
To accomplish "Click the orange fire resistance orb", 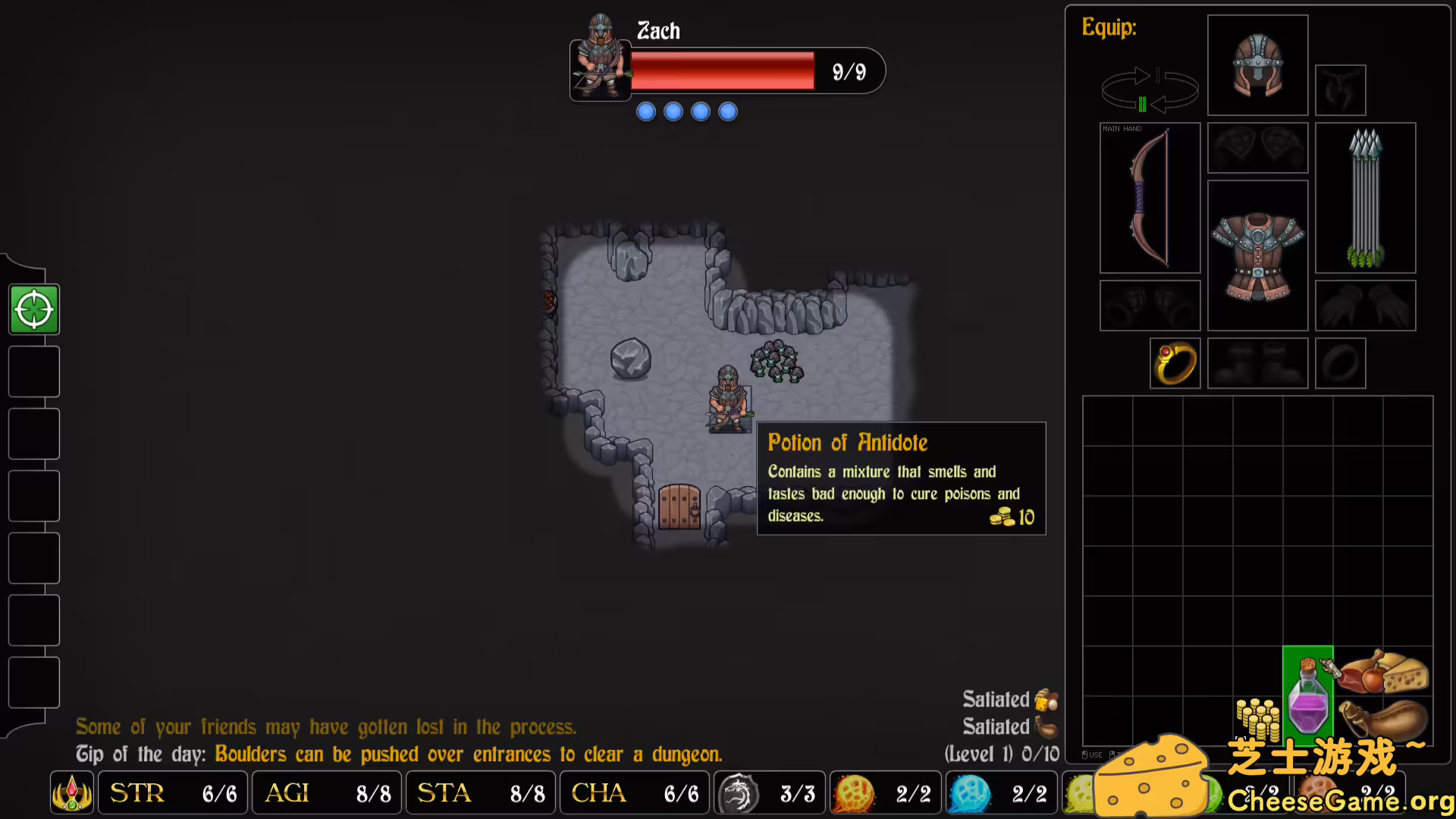I will tap(855, 794).
